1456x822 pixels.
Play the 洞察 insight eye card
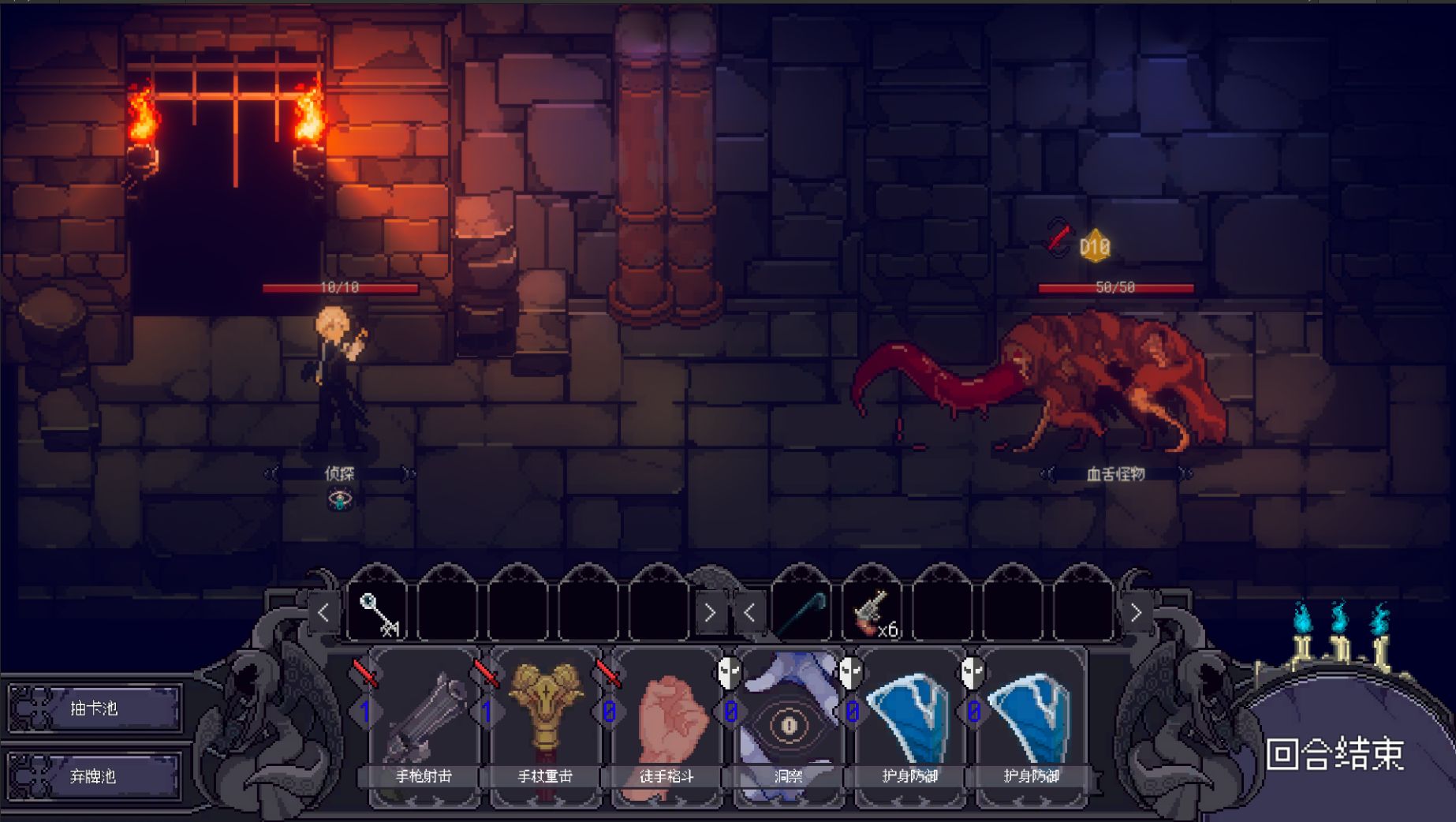pyautogui.click(x=789, y=726)
